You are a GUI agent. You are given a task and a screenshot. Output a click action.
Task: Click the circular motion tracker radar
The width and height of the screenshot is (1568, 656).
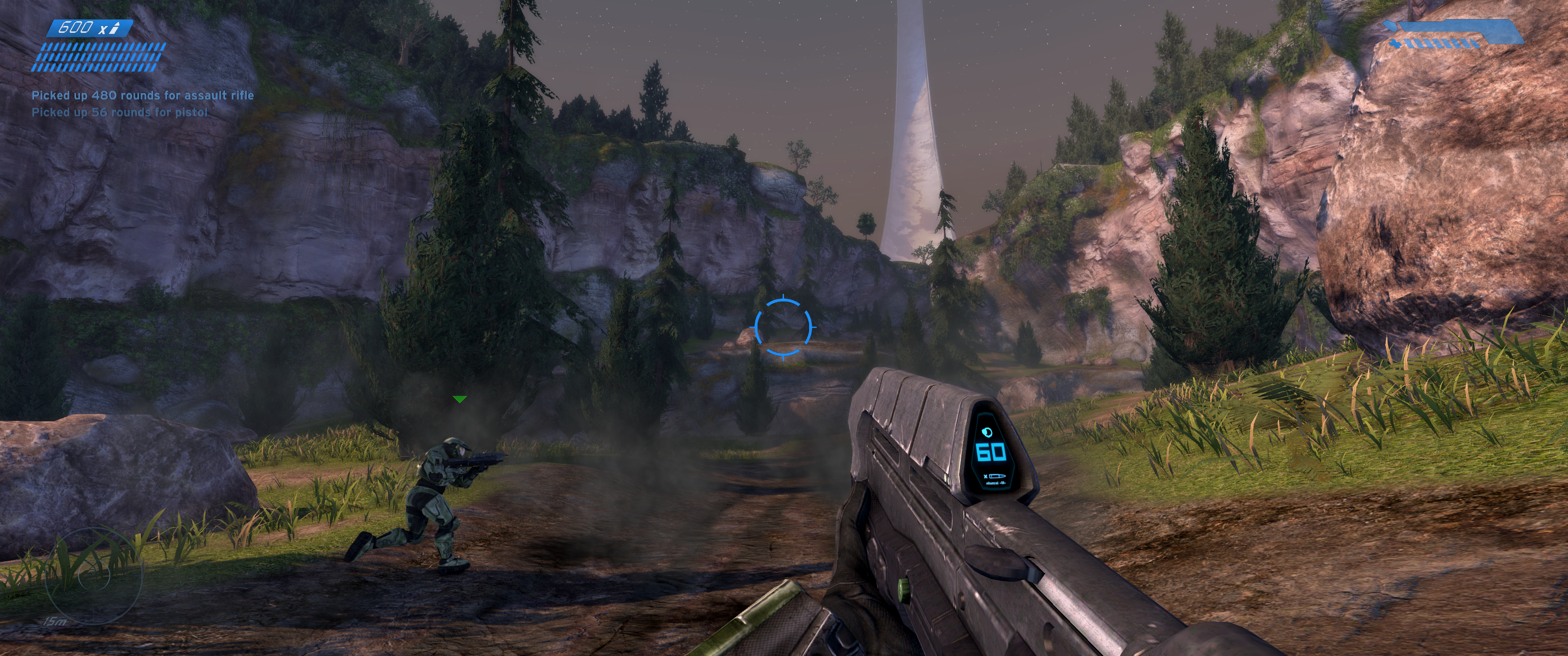tap(93, 576)
